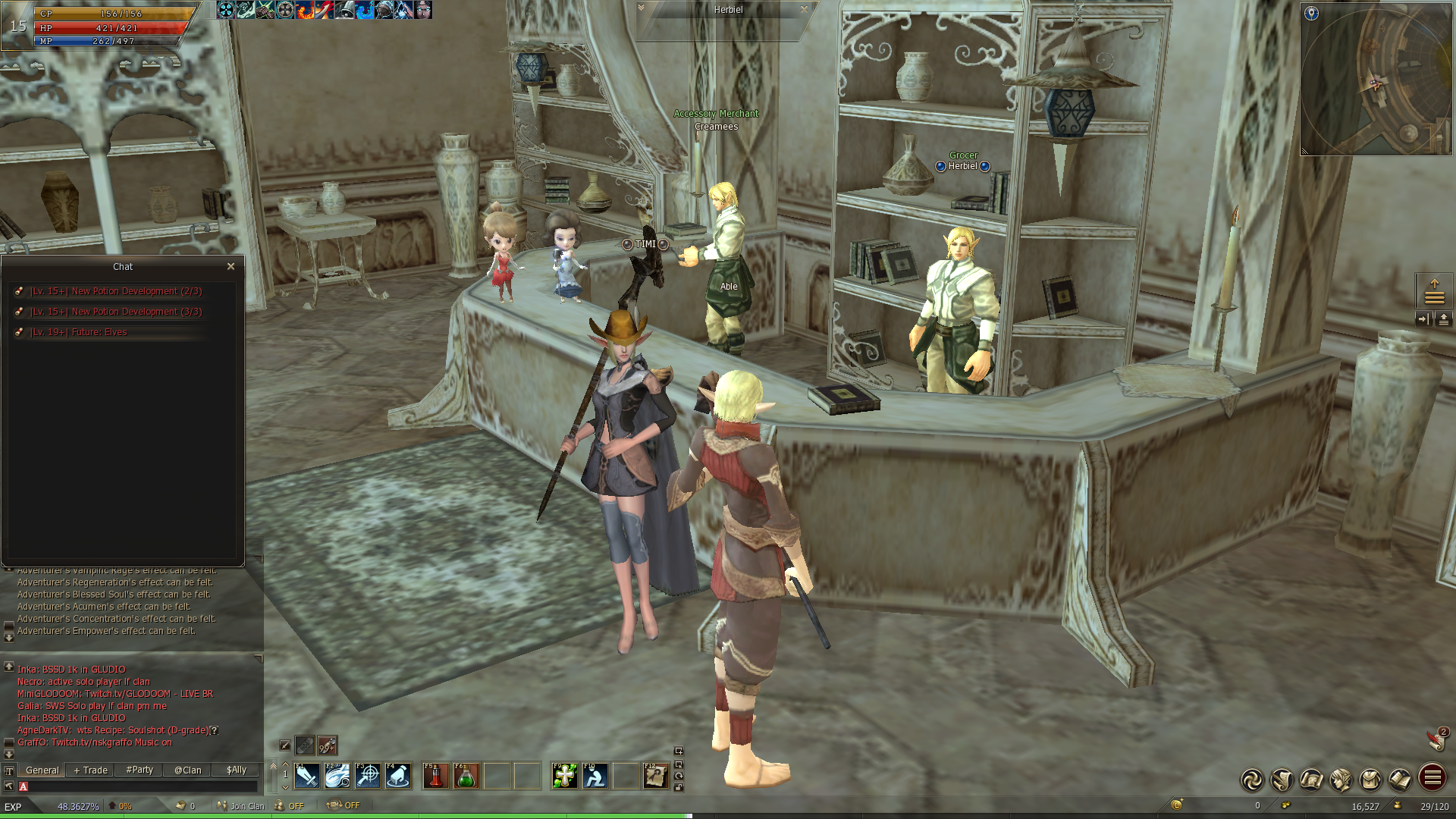Screen dimensions: 1456x819
Task: Drink the green potion on F6
Action: pos(466,776)
